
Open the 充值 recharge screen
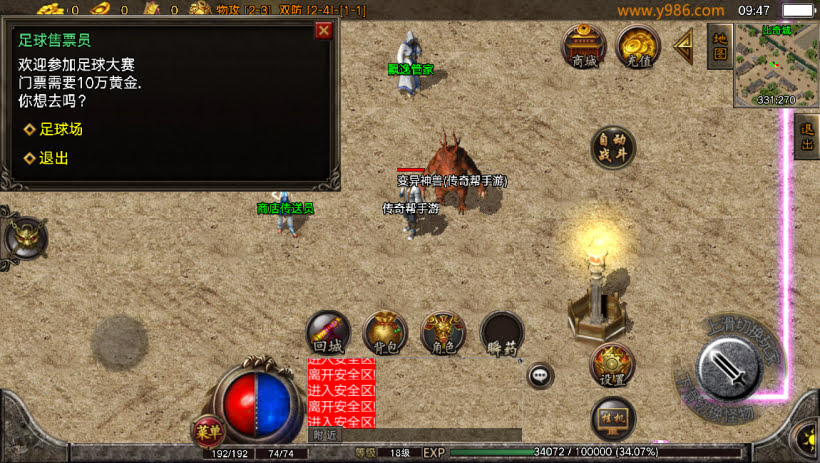[638, 45]
